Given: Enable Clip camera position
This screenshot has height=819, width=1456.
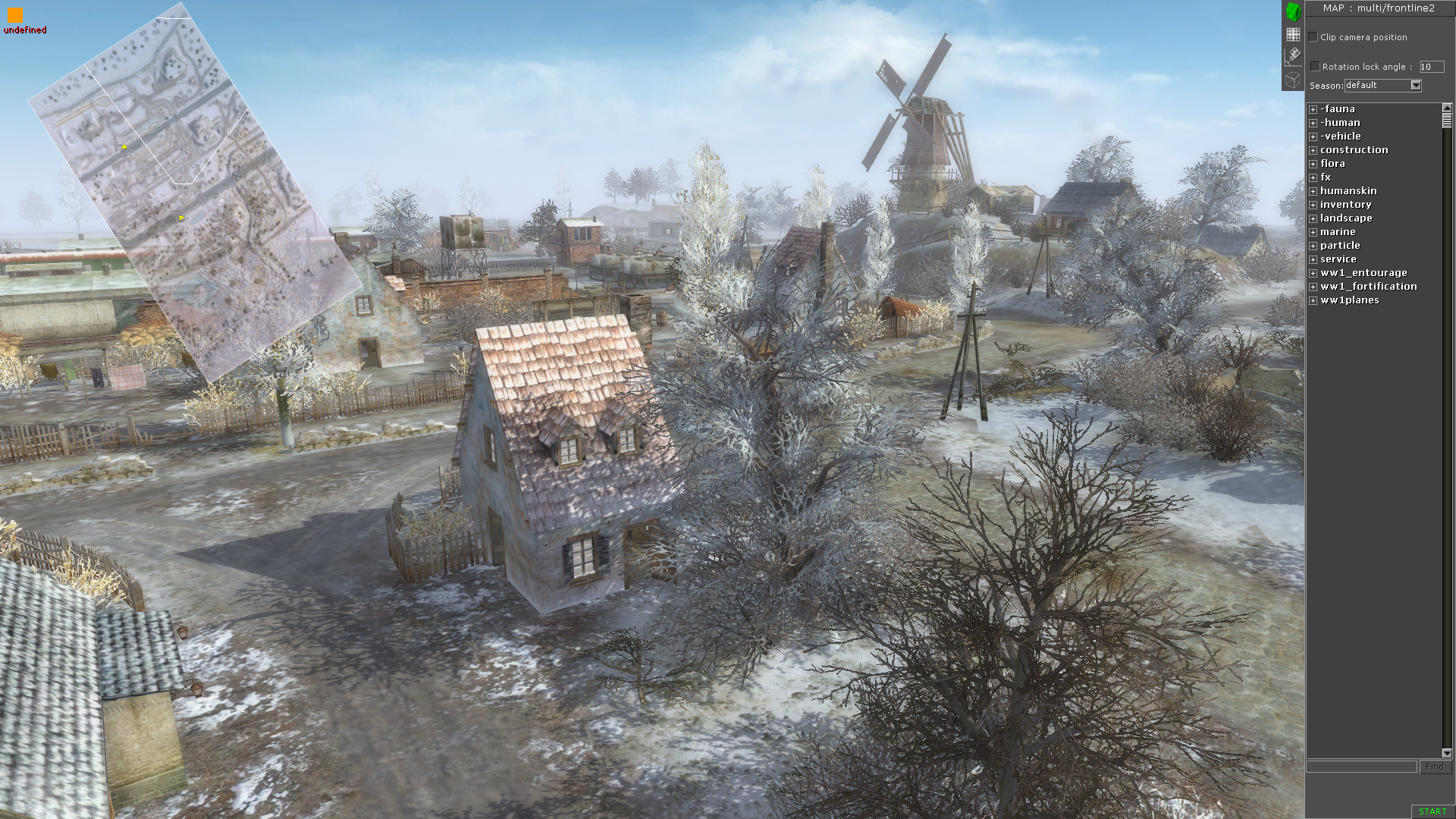Looking at the screenshot, I should pos(1314,36).
